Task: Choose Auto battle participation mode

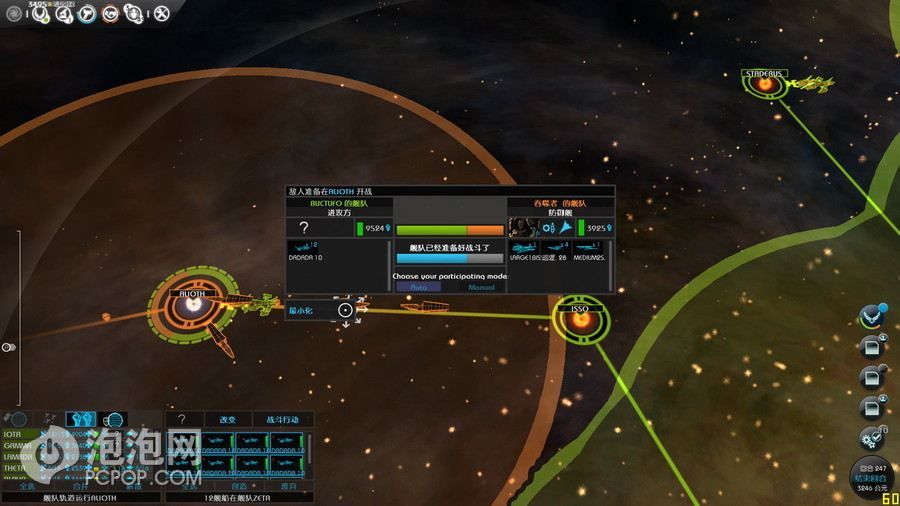Action: [418, 287]
